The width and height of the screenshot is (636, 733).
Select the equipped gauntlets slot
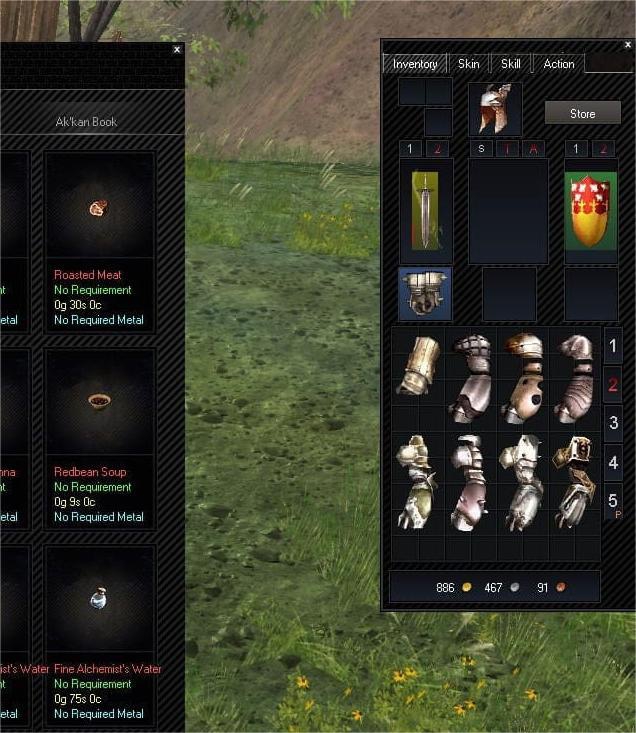pos(425,293)
